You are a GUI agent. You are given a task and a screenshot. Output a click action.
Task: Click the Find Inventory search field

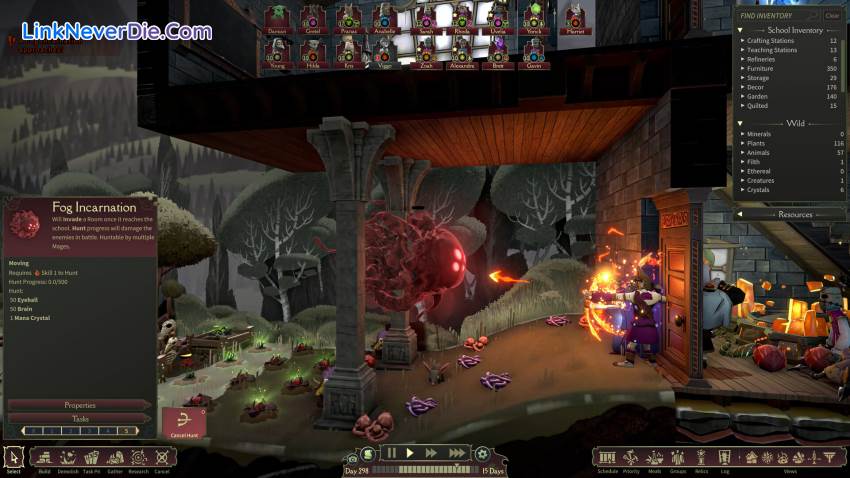[x=777, y=15]
